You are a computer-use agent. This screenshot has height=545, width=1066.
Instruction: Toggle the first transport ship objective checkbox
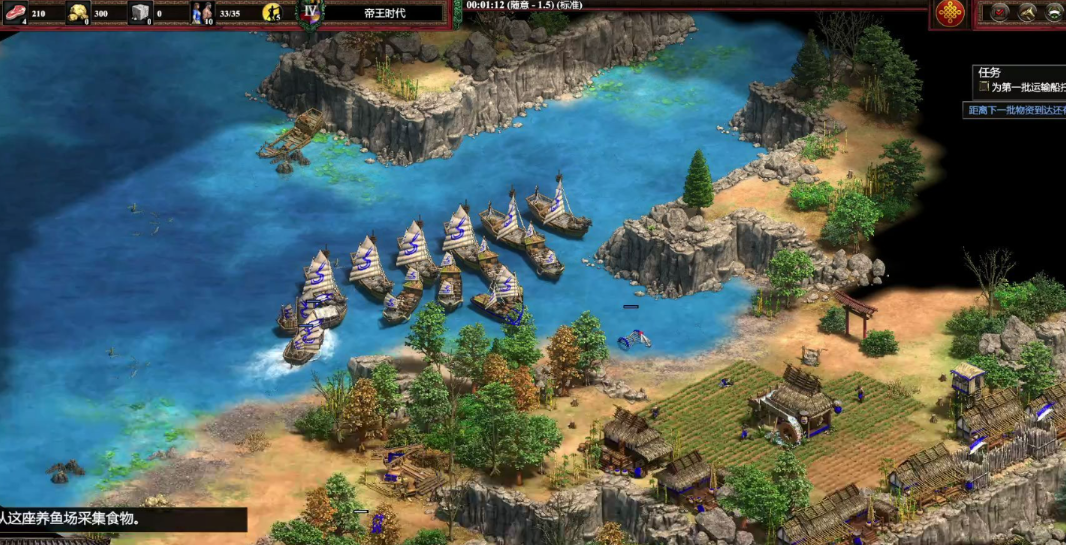point(982,88)
